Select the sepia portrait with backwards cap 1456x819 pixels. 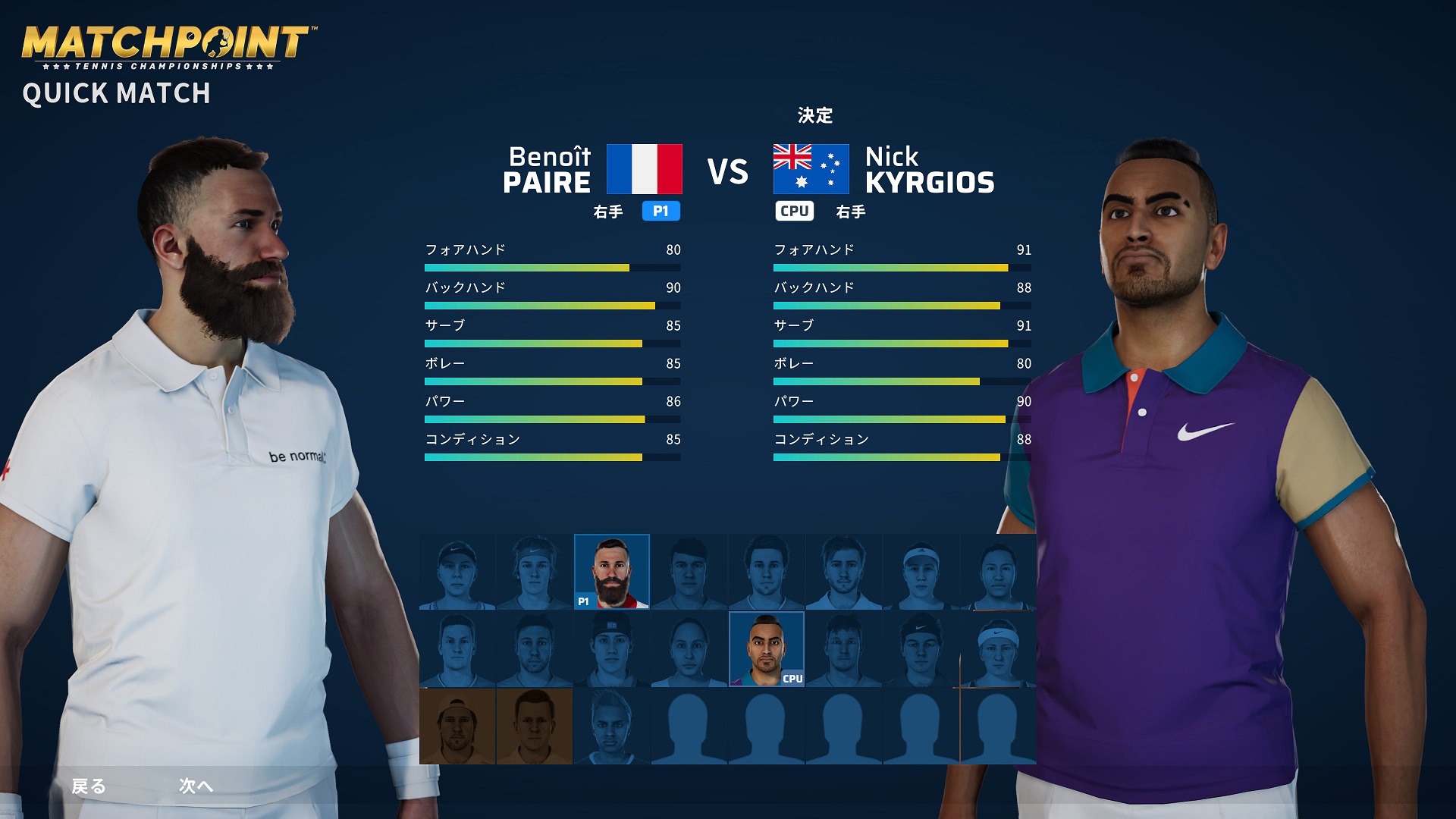click(x=457, y=726)
